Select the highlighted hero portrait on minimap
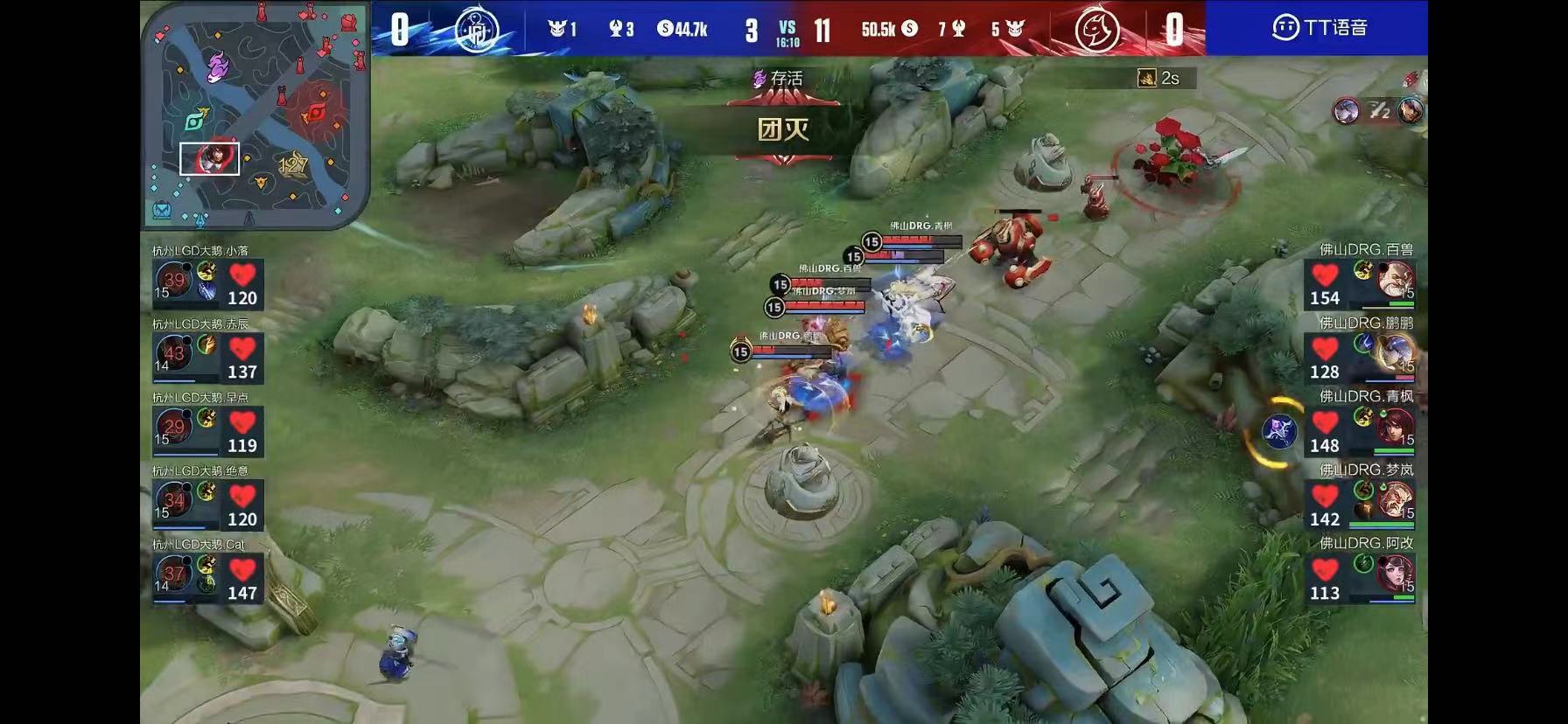 click(210, 159)
